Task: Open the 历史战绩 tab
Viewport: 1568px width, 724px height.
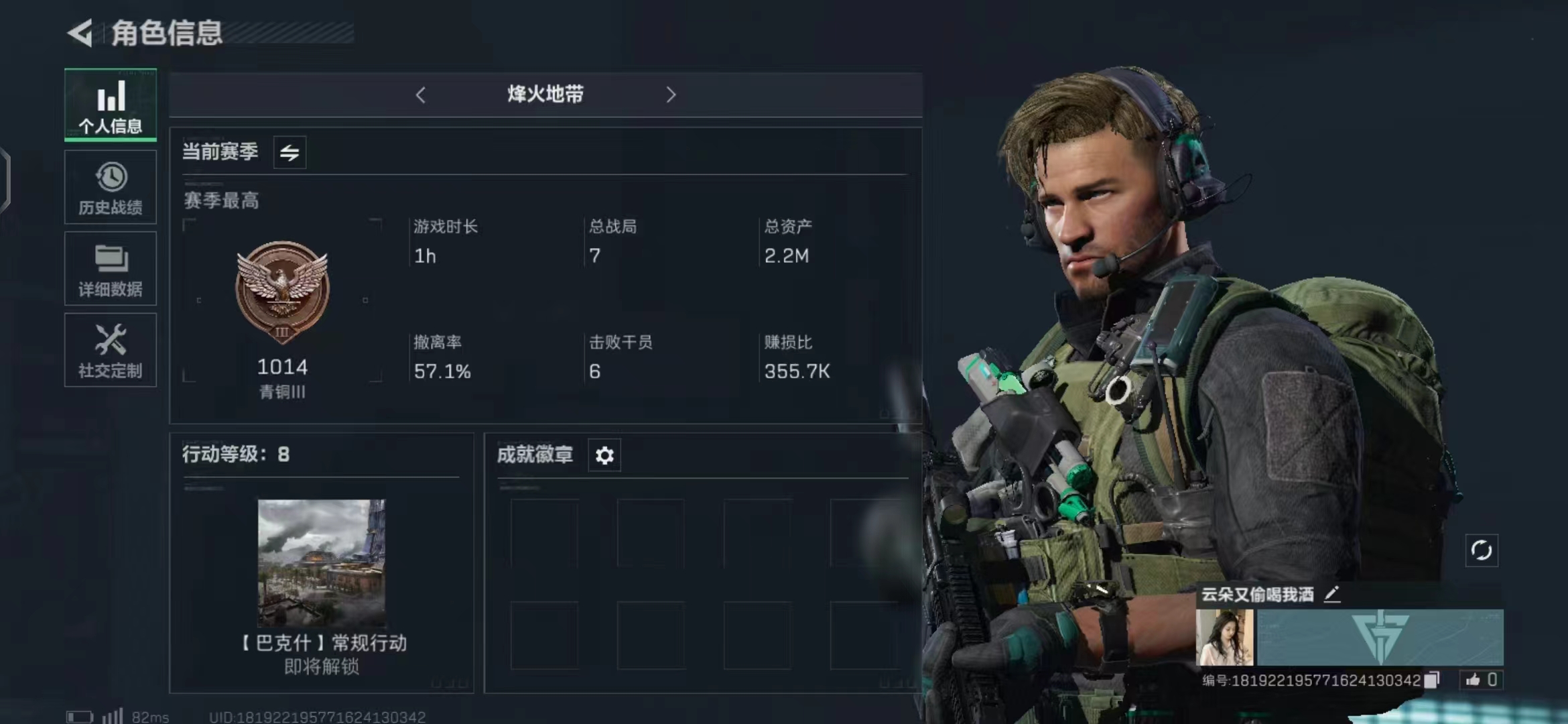Action: [111, 187]
